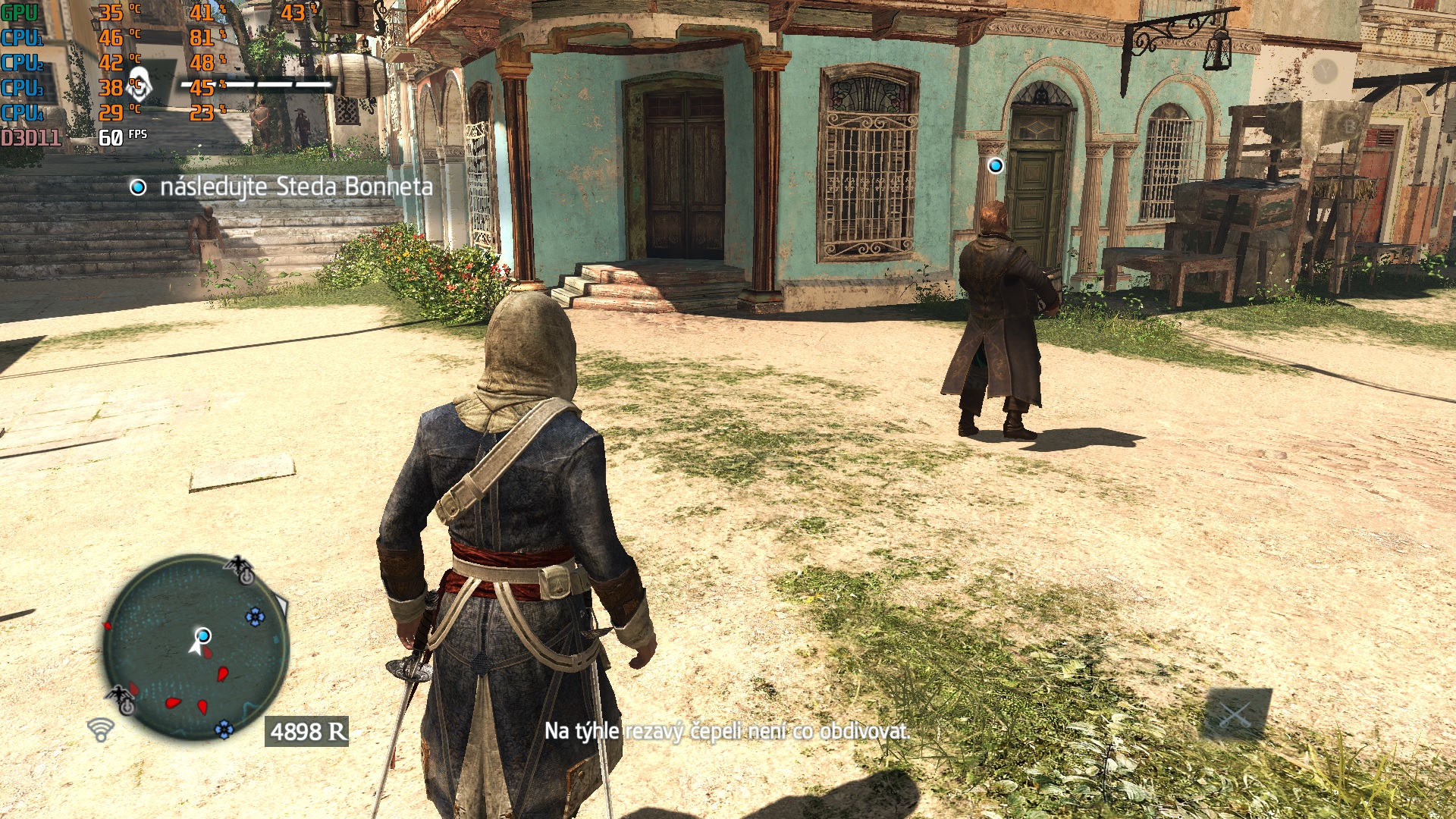Screen dimensions: 1456x819
Task: Click the objective marker above Stede Bonnet
Action: (995, 165)
